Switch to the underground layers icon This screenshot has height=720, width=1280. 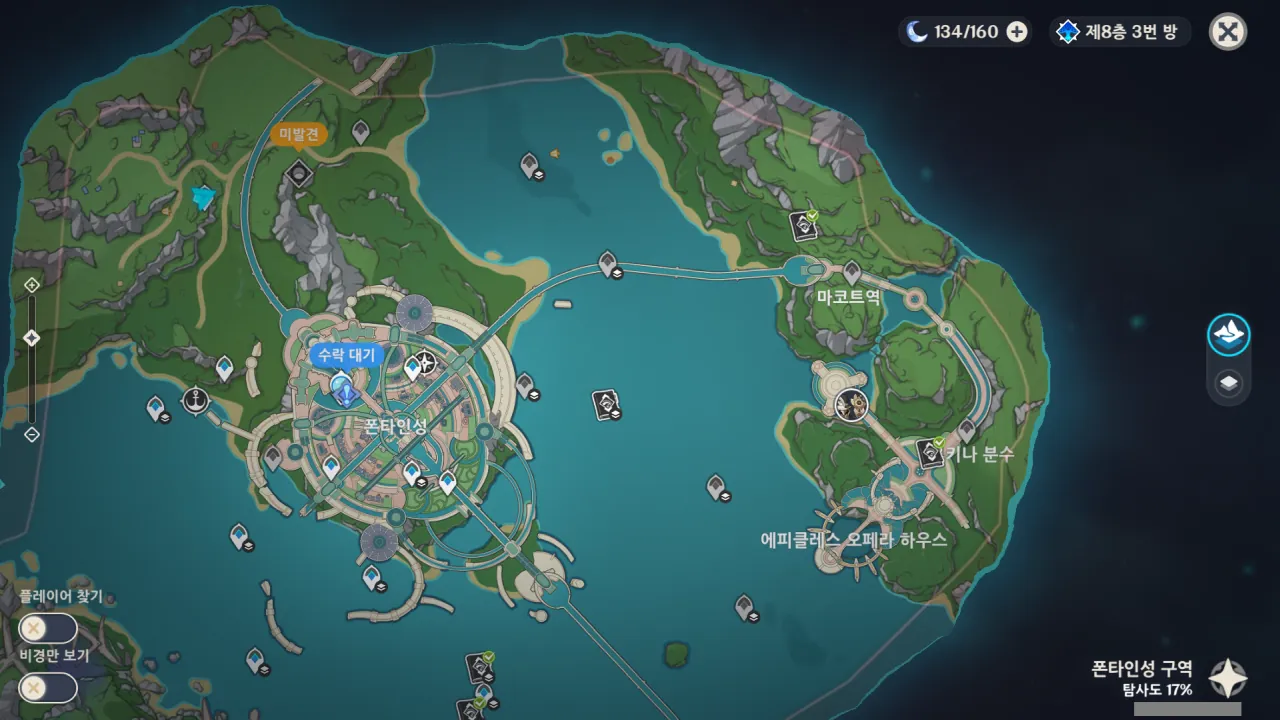[1228, 383]
